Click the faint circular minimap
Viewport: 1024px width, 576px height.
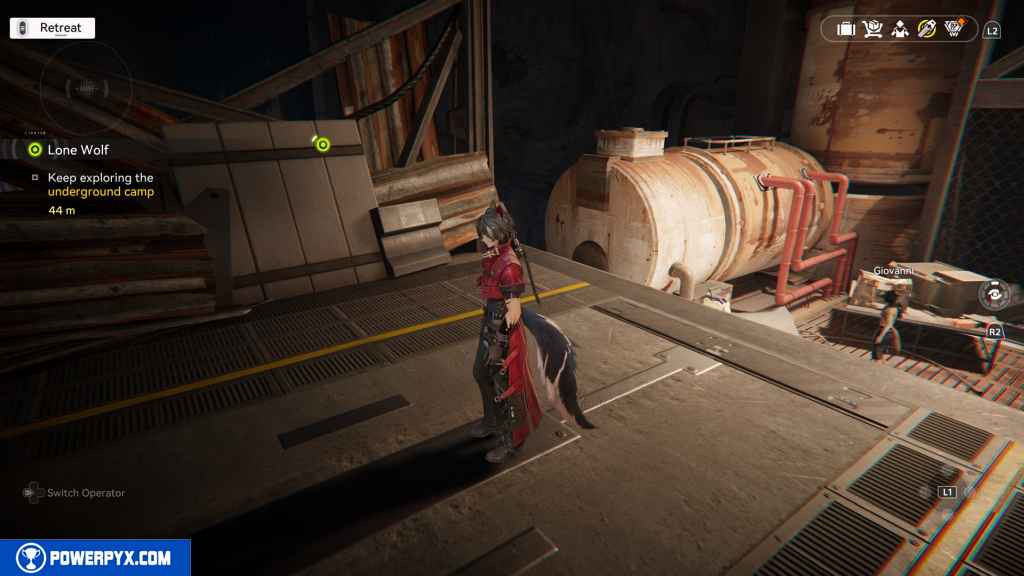tap(86, 88)
